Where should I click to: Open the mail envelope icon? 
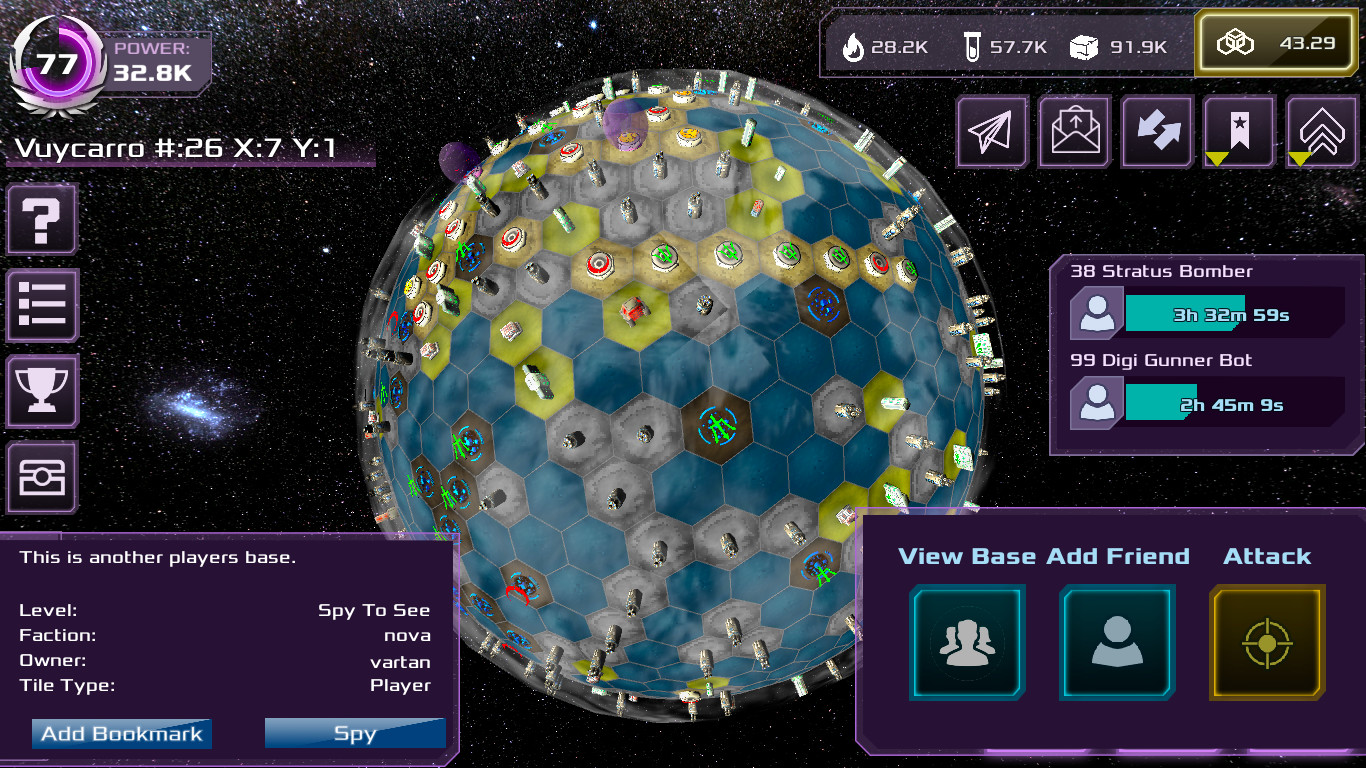click(1075, 131)
